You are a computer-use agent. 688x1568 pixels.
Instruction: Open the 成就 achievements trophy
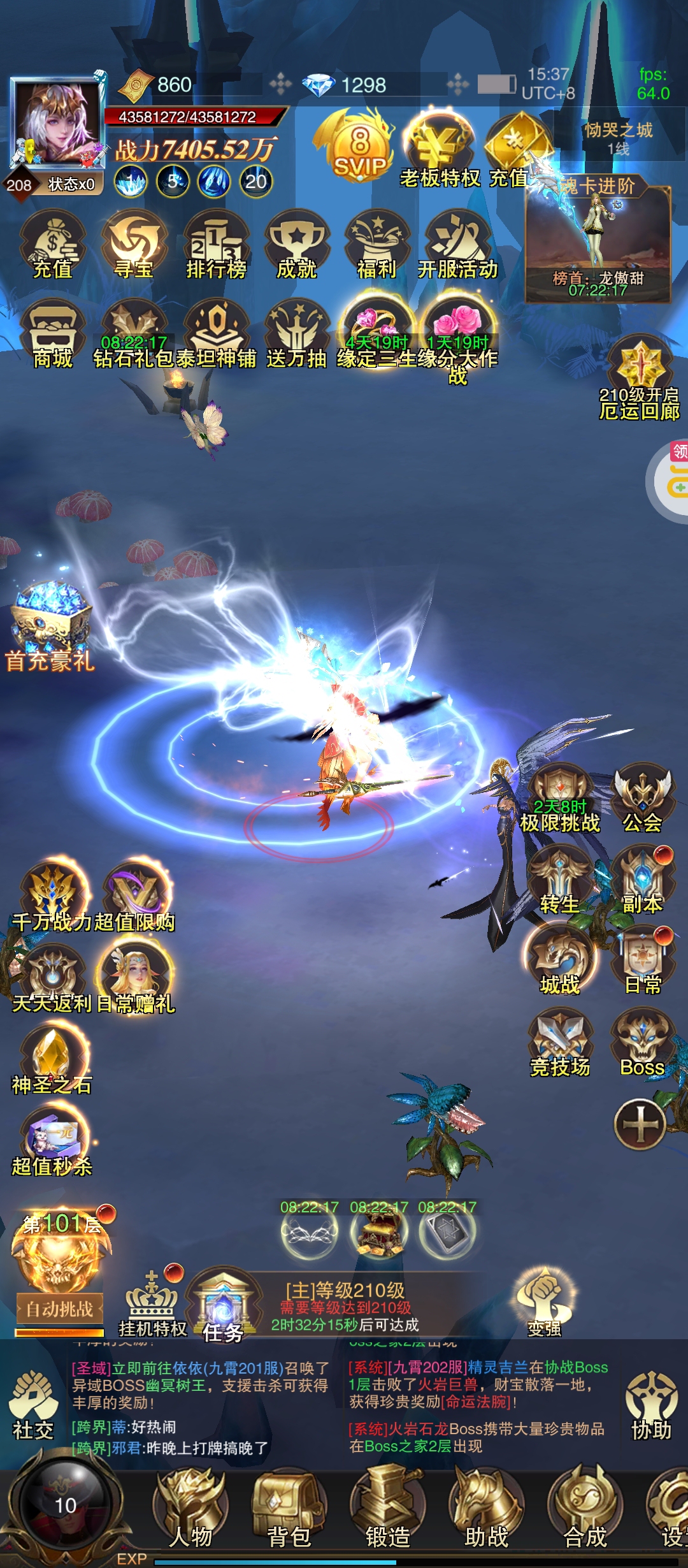pyautogui.click(x=297, y=246)
